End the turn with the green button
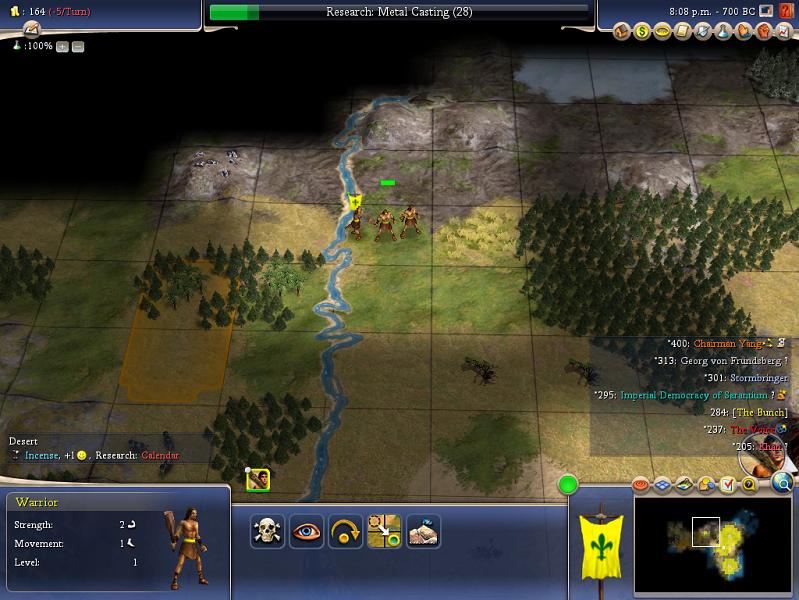 pos(569,485)
